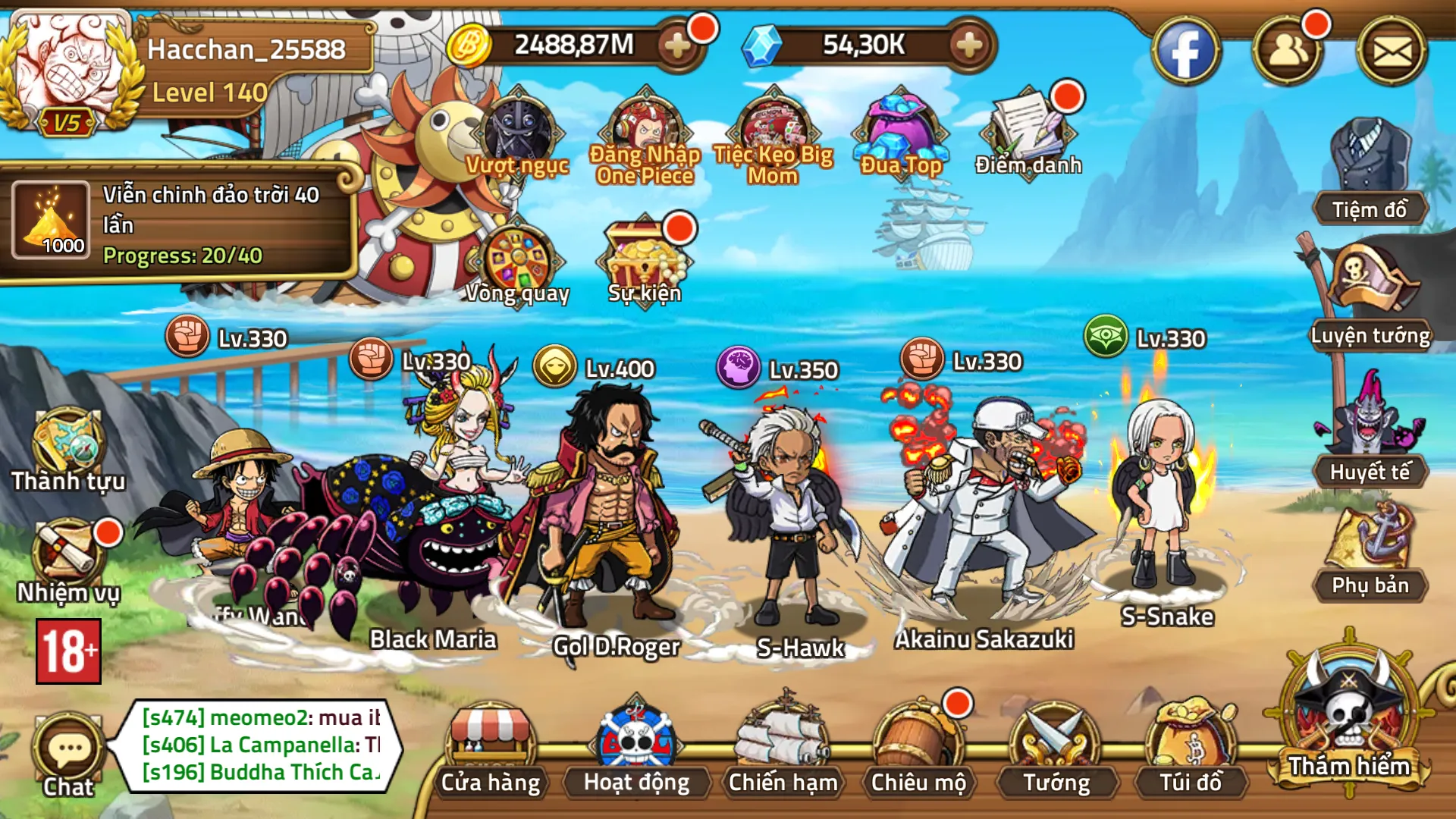This screenshot has height=819, width=1456.
Task: Open the mail envelope inbox
Action: [1392, 52]
